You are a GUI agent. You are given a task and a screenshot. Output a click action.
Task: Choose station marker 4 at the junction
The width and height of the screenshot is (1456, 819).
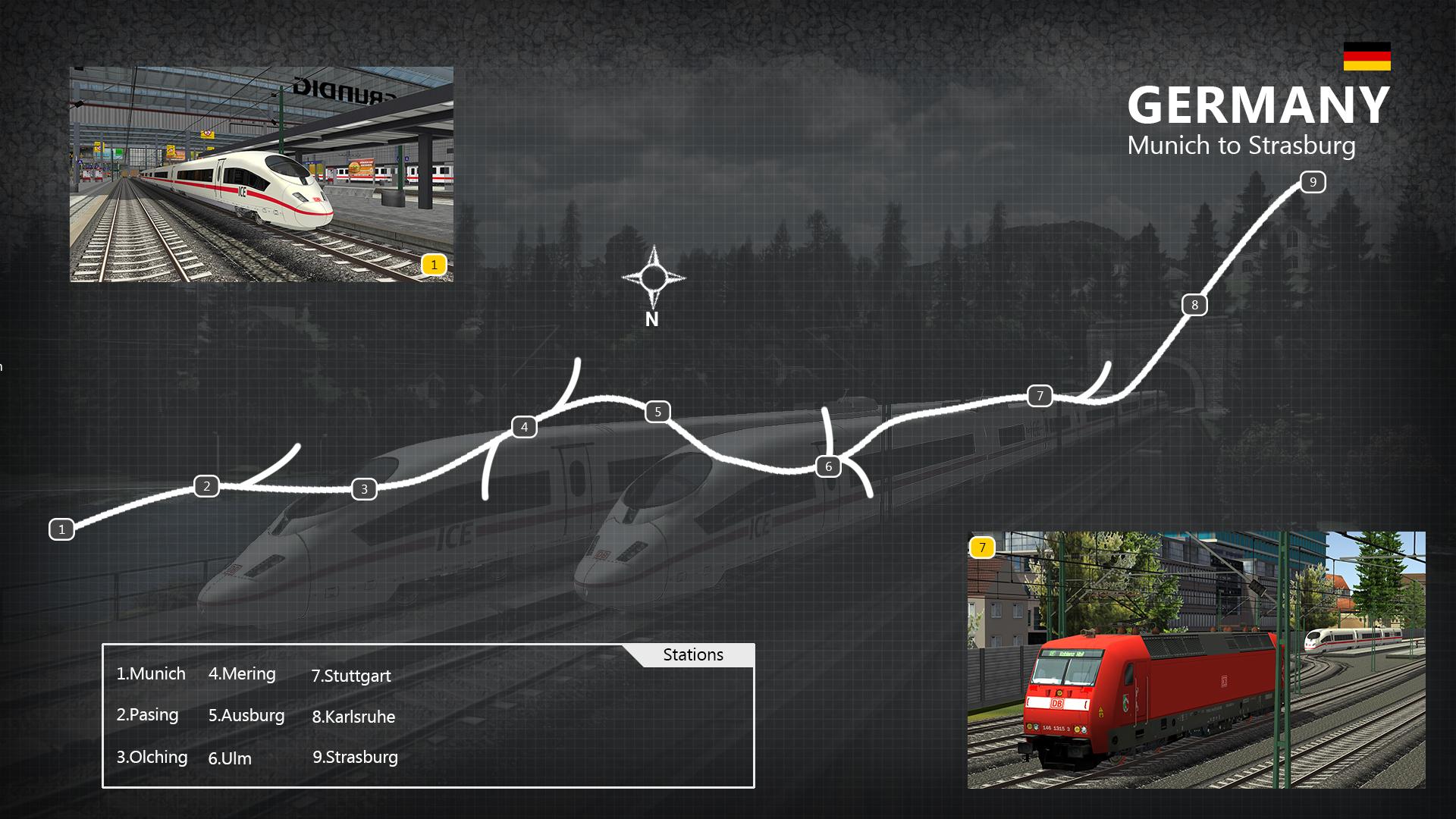pos(524,427)
